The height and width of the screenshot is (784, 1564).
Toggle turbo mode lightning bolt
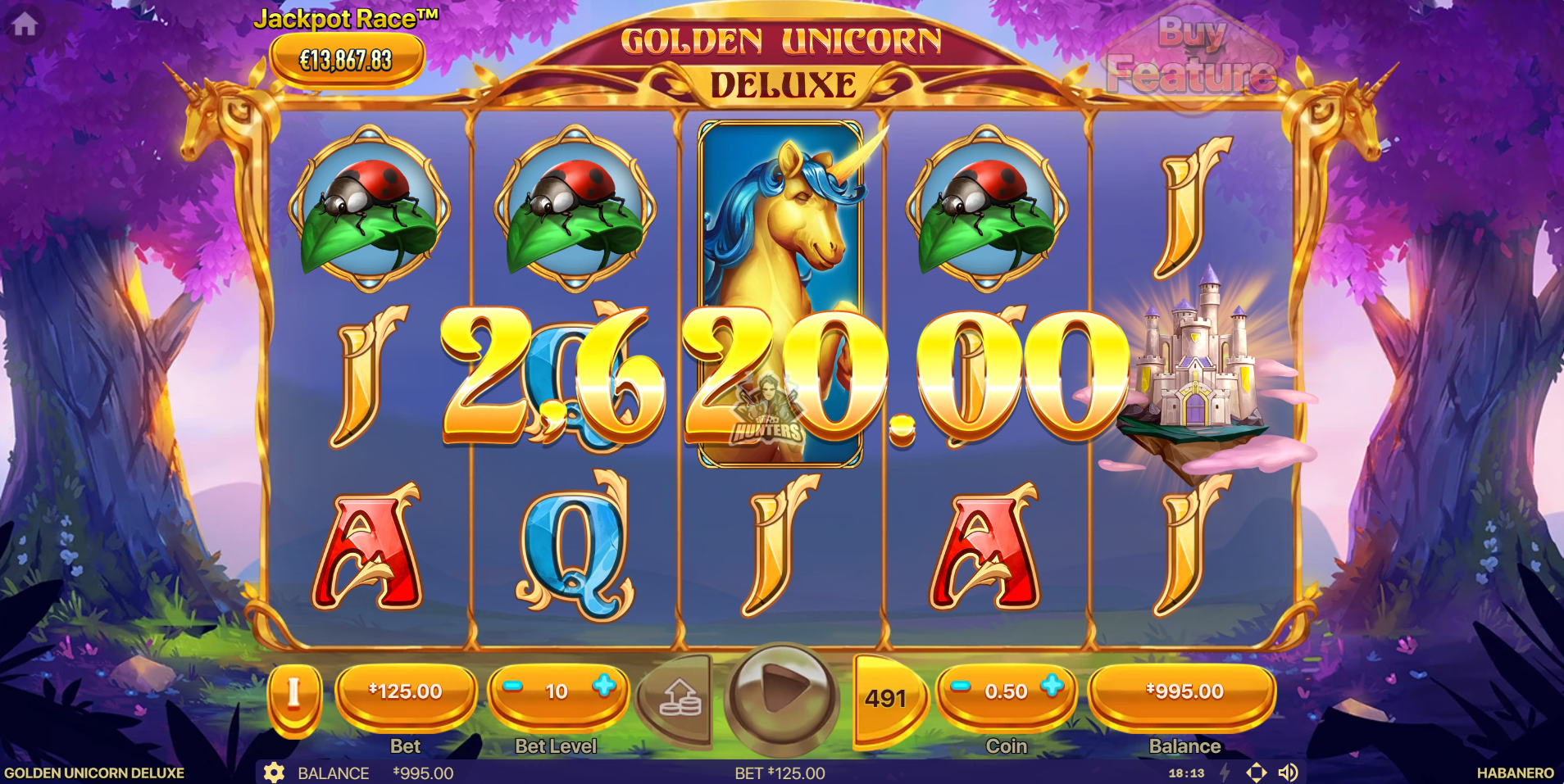[x=1225, y=773]
